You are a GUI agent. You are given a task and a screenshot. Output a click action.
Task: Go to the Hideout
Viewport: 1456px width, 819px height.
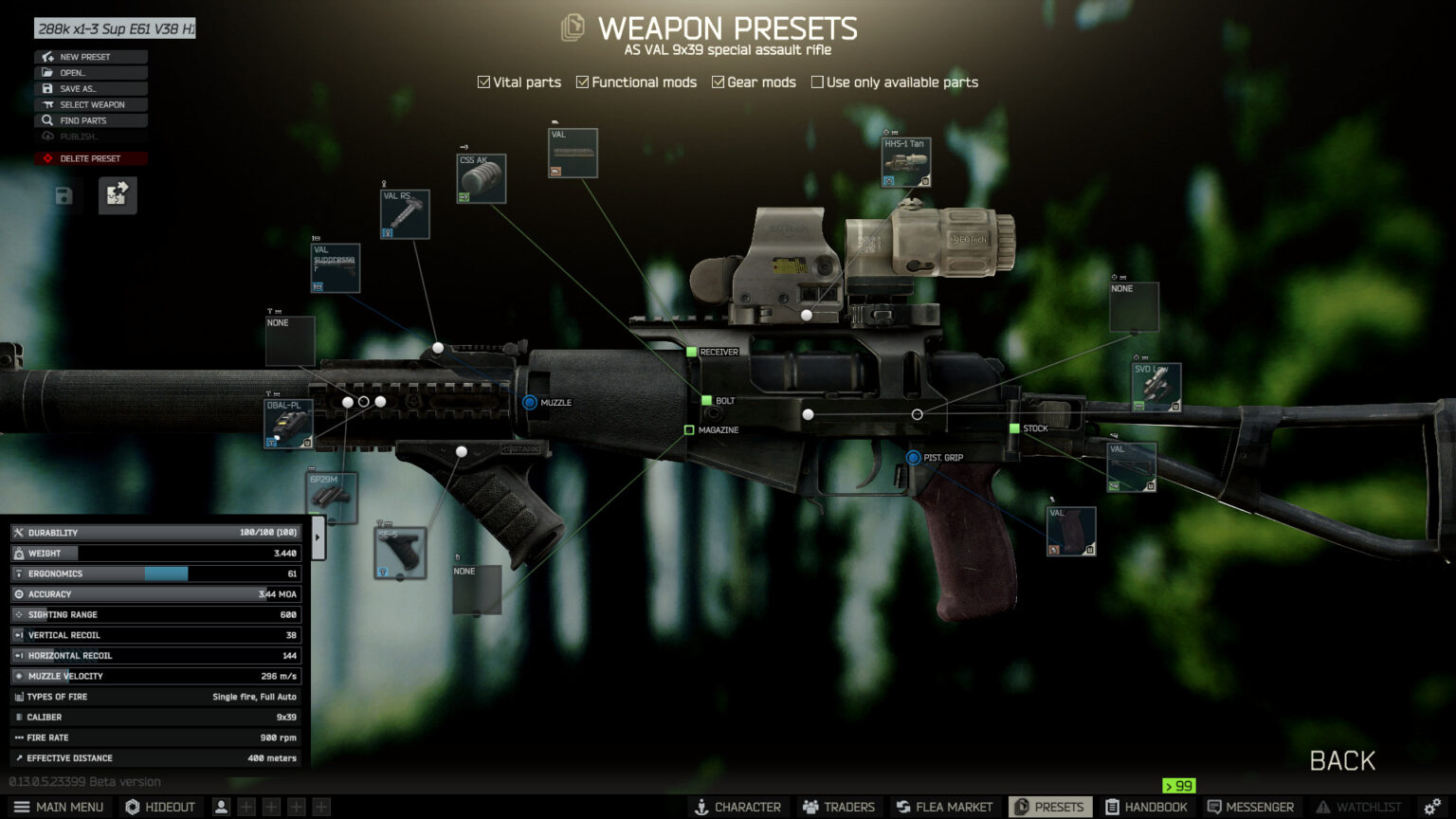click(x=160, y=807)
